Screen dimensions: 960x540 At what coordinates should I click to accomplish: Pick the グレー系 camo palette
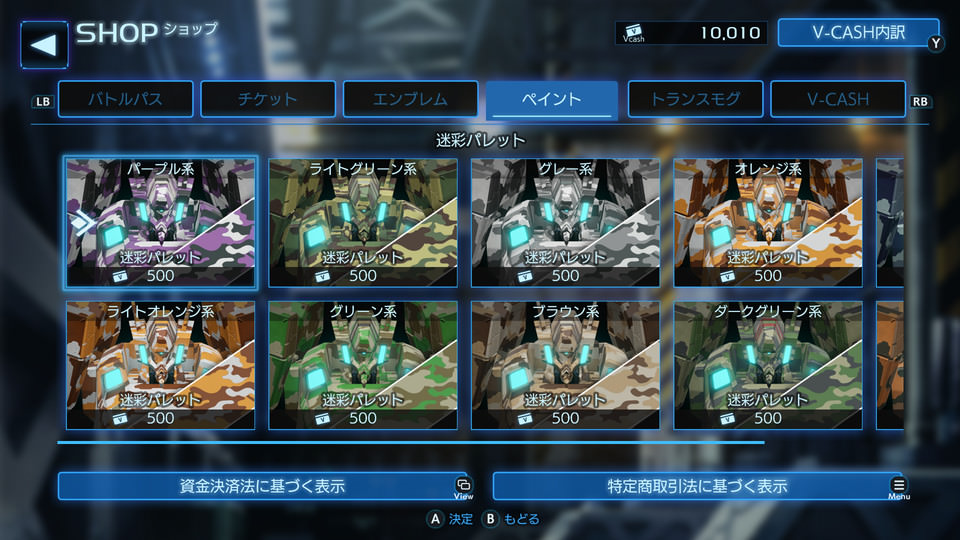(565, 222)
